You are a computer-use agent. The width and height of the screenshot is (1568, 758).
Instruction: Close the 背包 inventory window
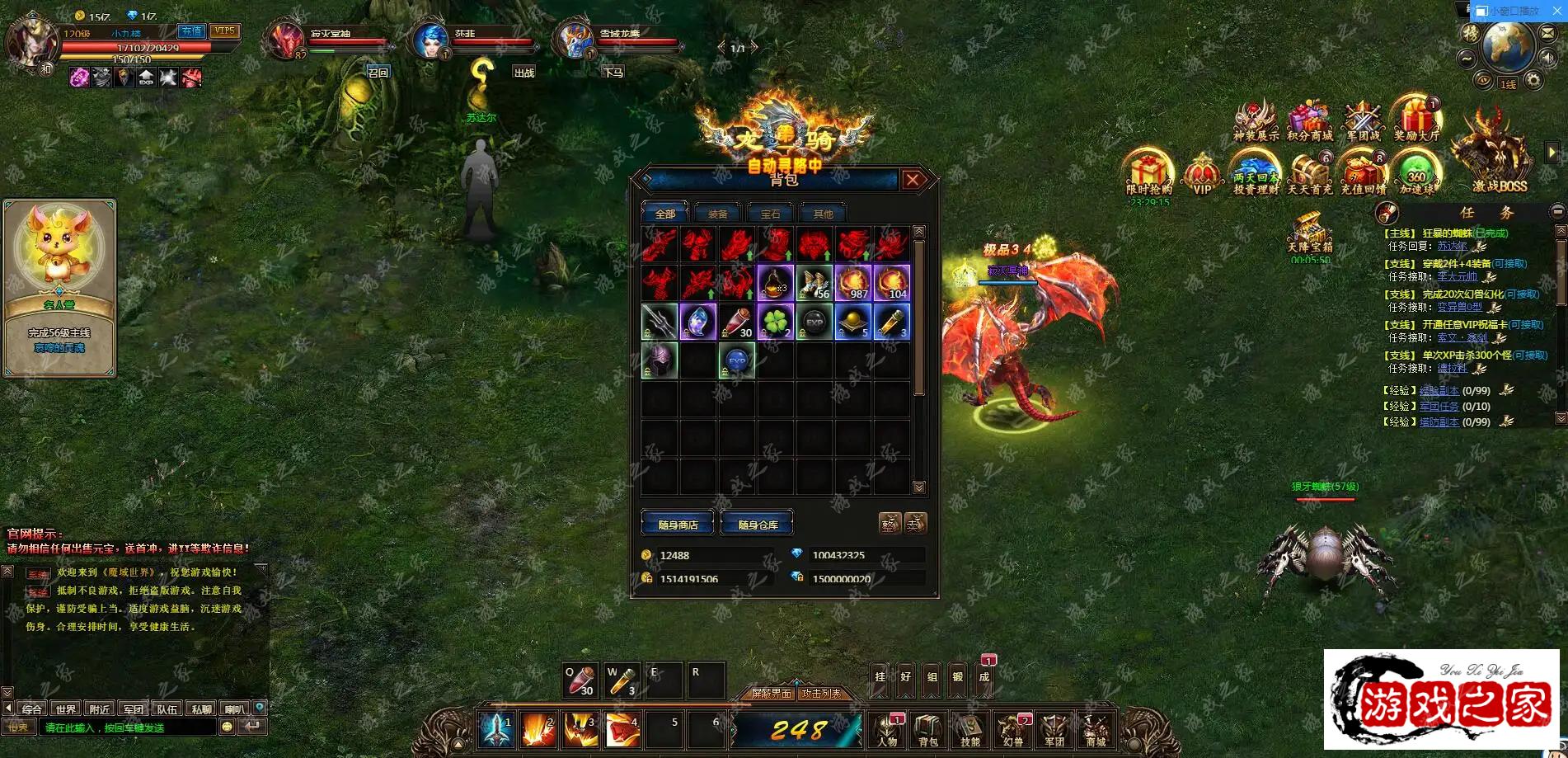point(913,181)
